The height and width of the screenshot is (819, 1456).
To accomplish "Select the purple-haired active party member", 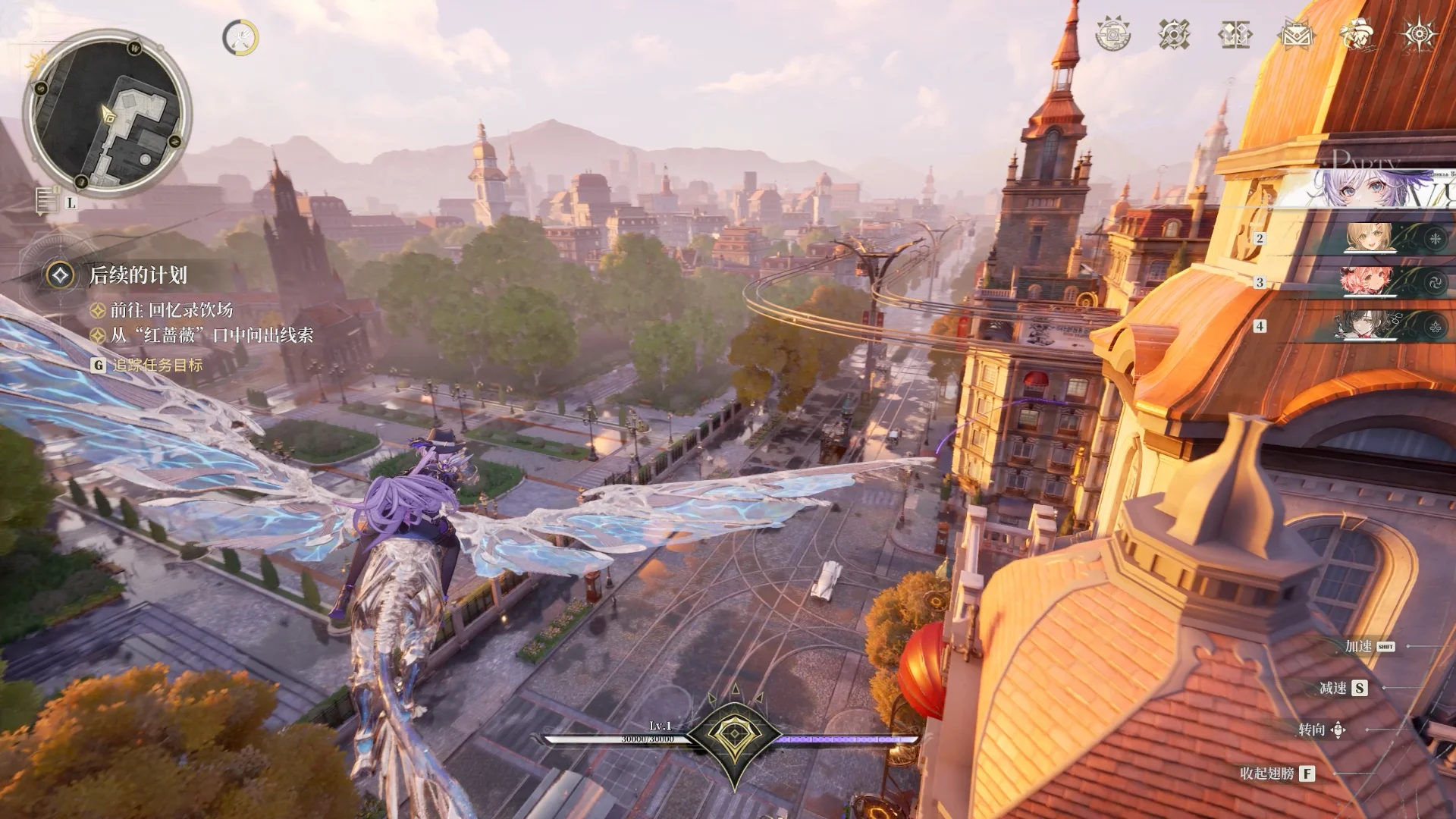I will point(1380,188).
